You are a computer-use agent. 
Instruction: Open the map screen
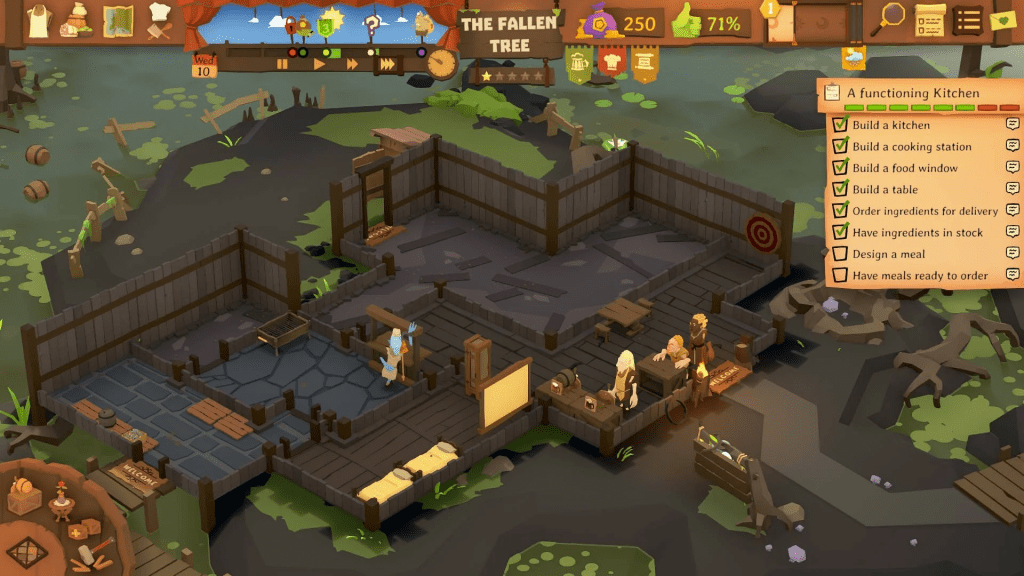[119, 19]
